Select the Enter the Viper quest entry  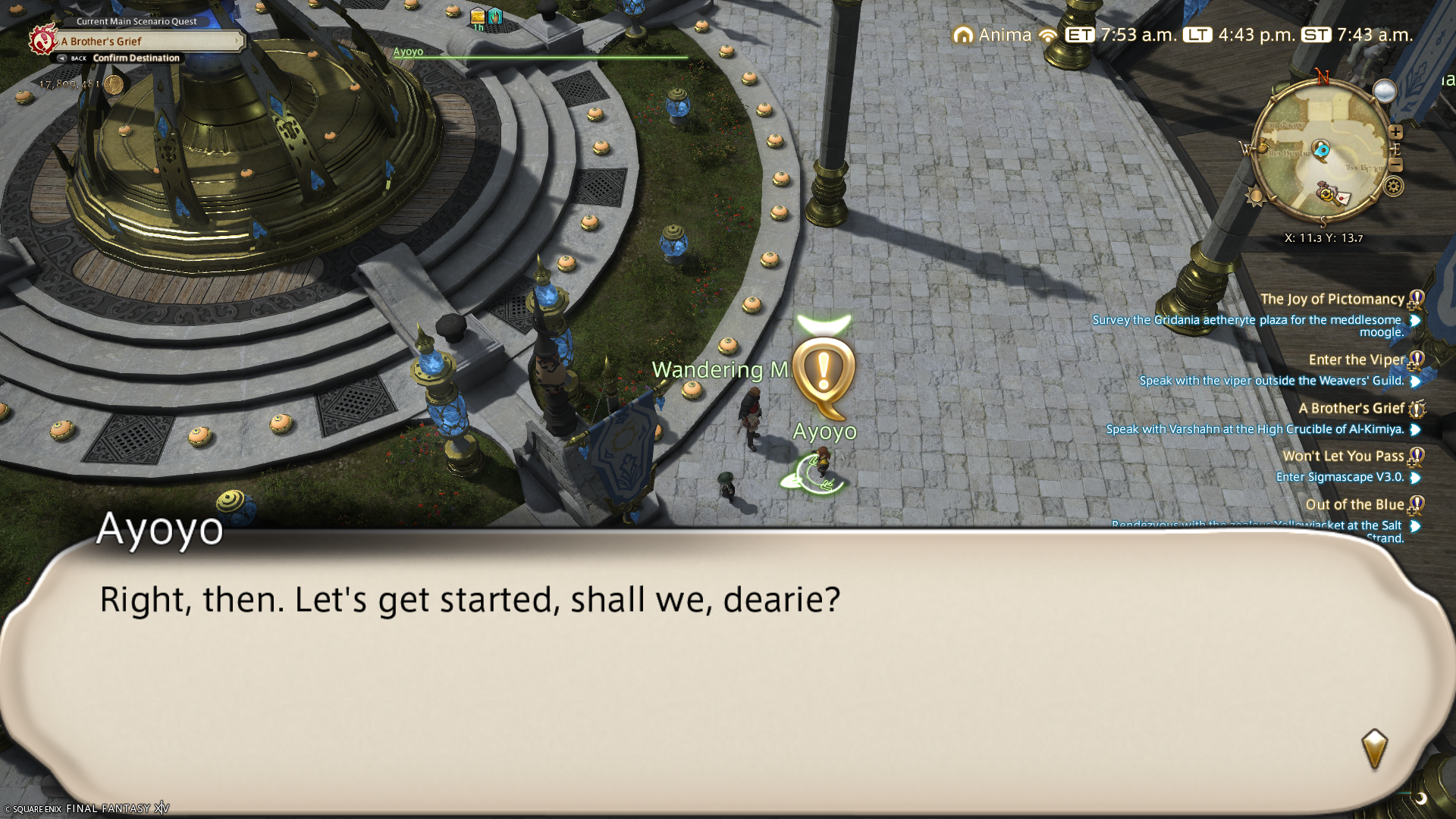point(1356,360)
